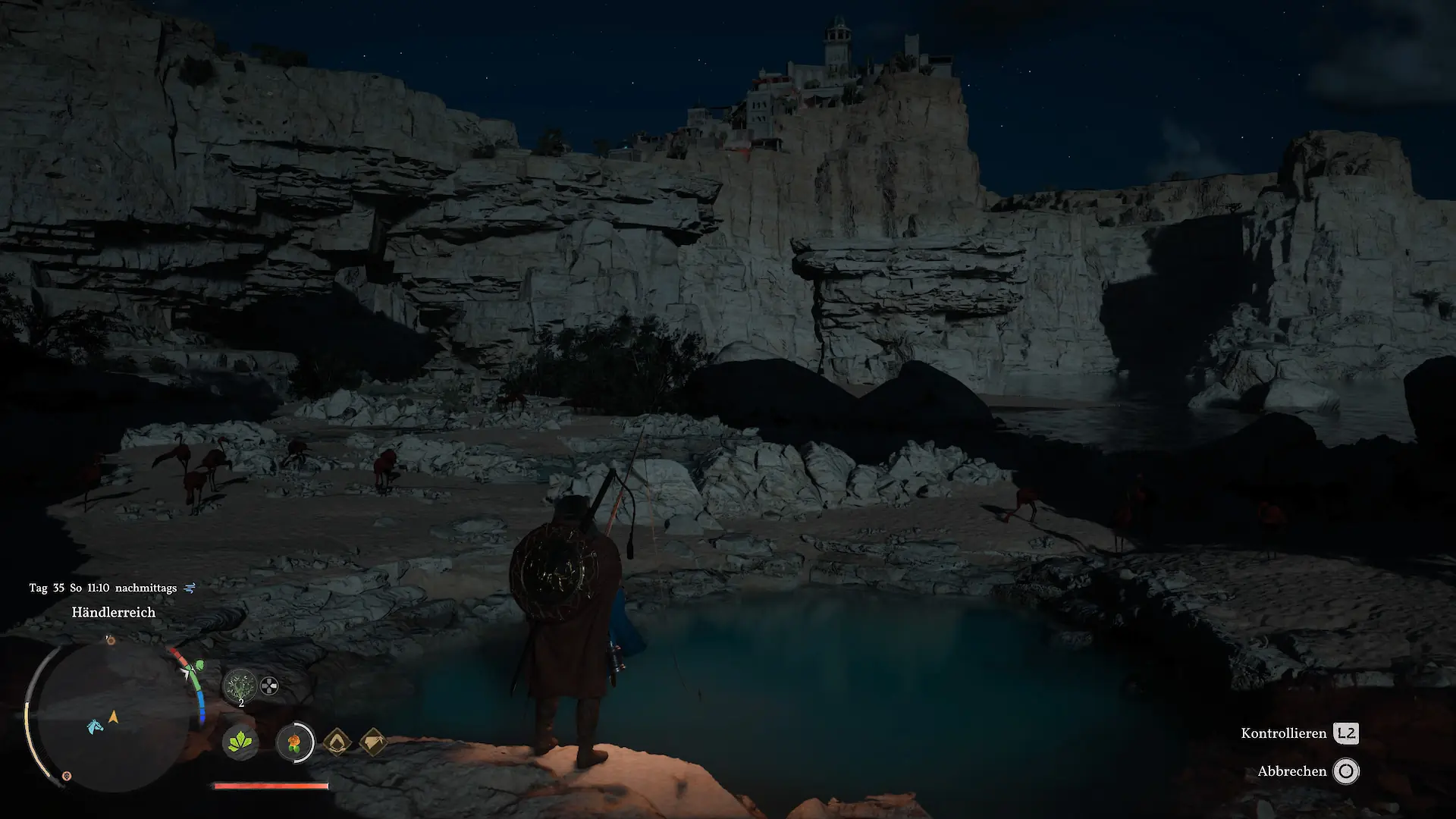Click the orange flower icon
The height and width of the screenshot is (819, 1456).
[294, 742]
